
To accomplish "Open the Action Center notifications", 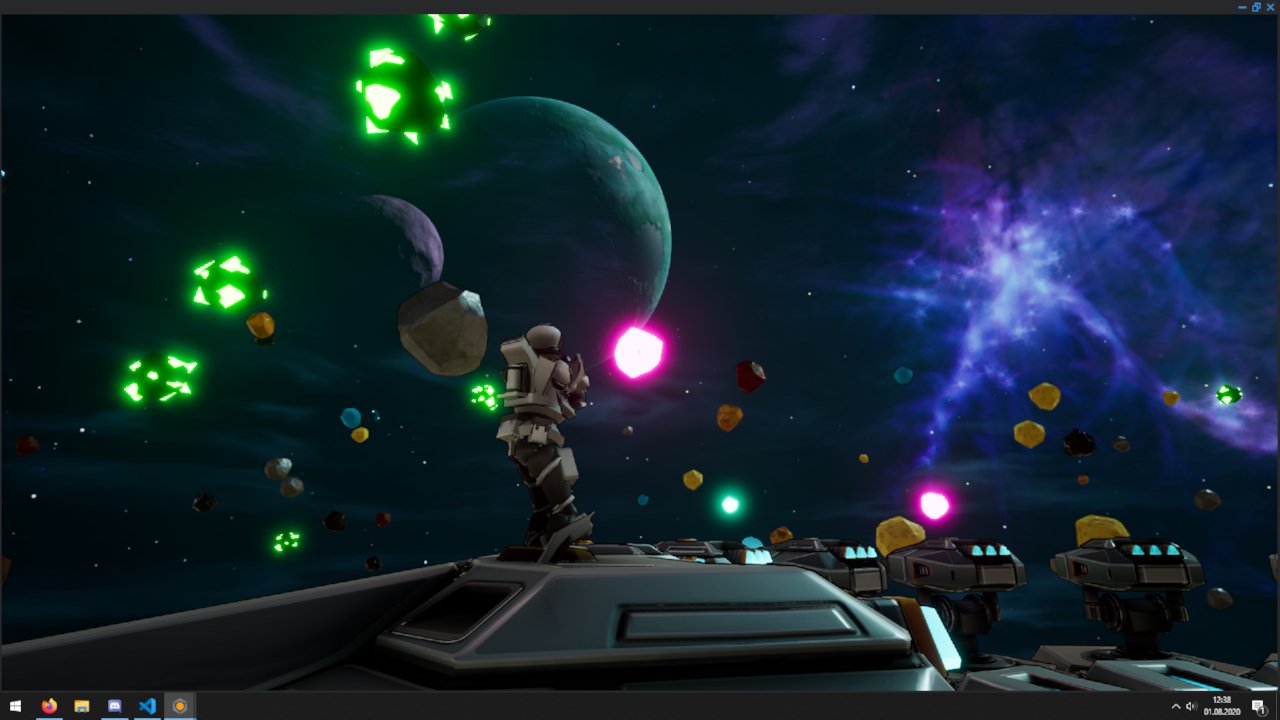I will click(x=1256, y=703).
